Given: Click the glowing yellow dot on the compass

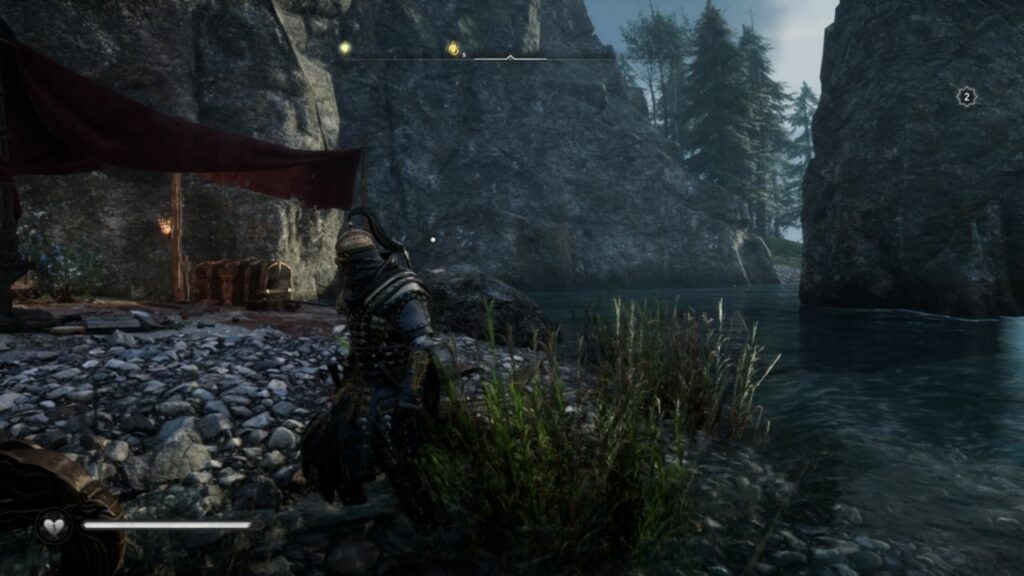Looking at the screenshot, I should tap(344, 47).
